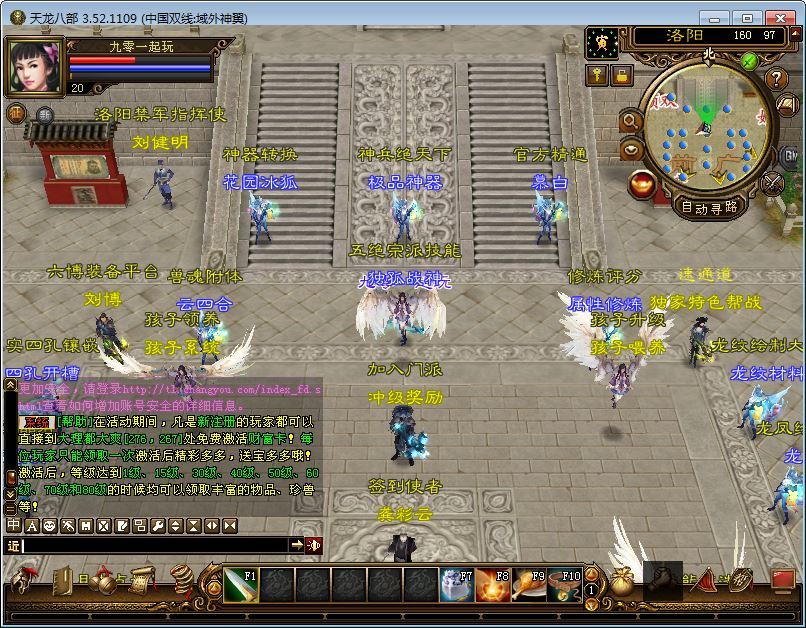Open the red gold-ingot shop icon
The width and height of the screenshot is (806, 628).
click(643, 184)
